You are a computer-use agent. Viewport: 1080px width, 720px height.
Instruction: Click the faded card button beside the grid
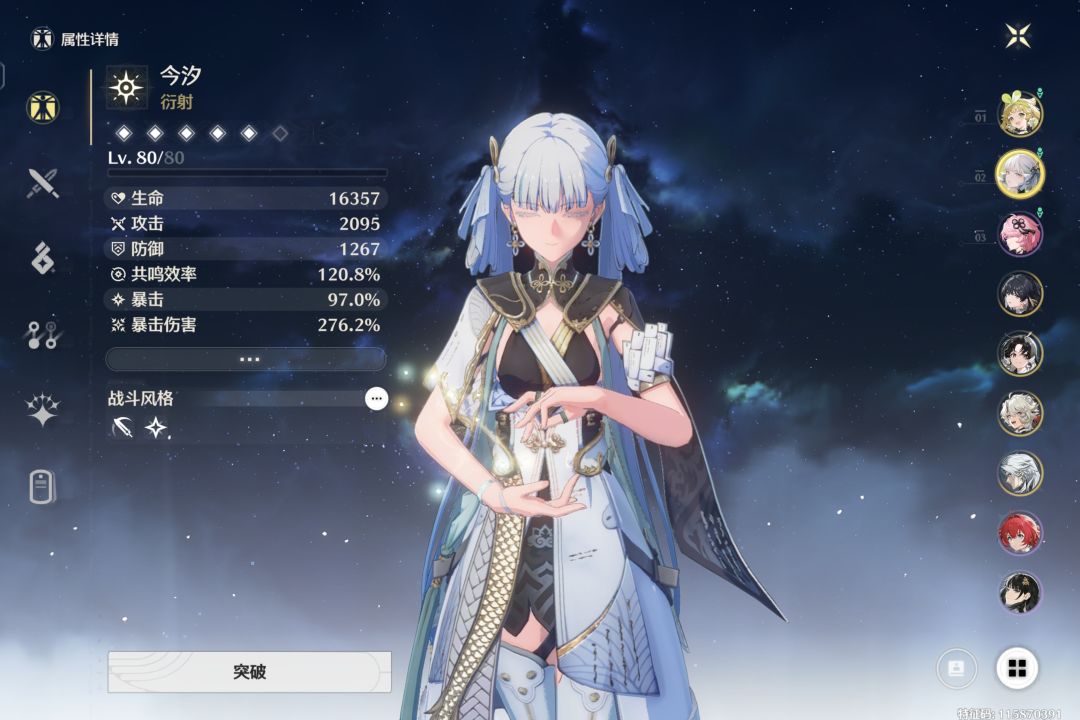pos(956,668)
